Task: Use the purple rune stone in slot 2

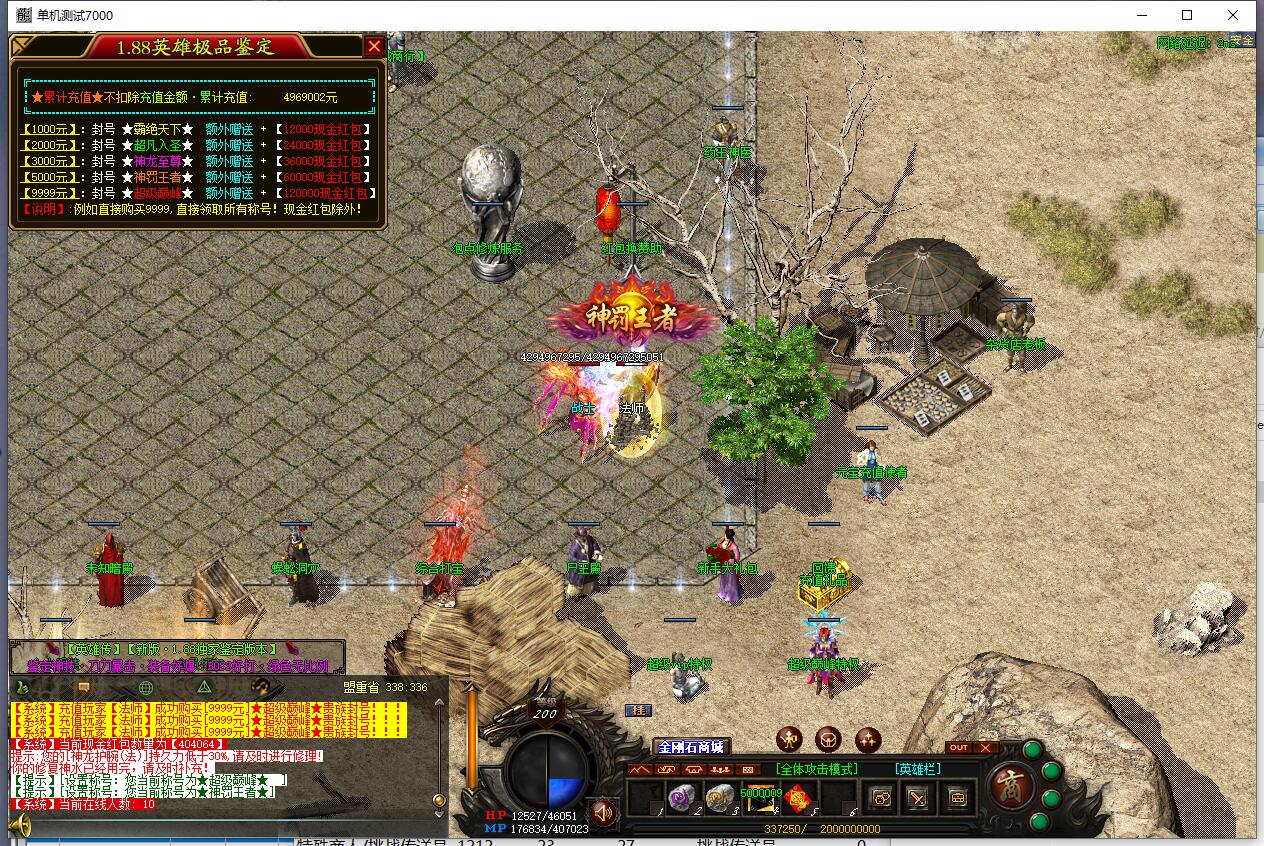Action: click(683, 797)
